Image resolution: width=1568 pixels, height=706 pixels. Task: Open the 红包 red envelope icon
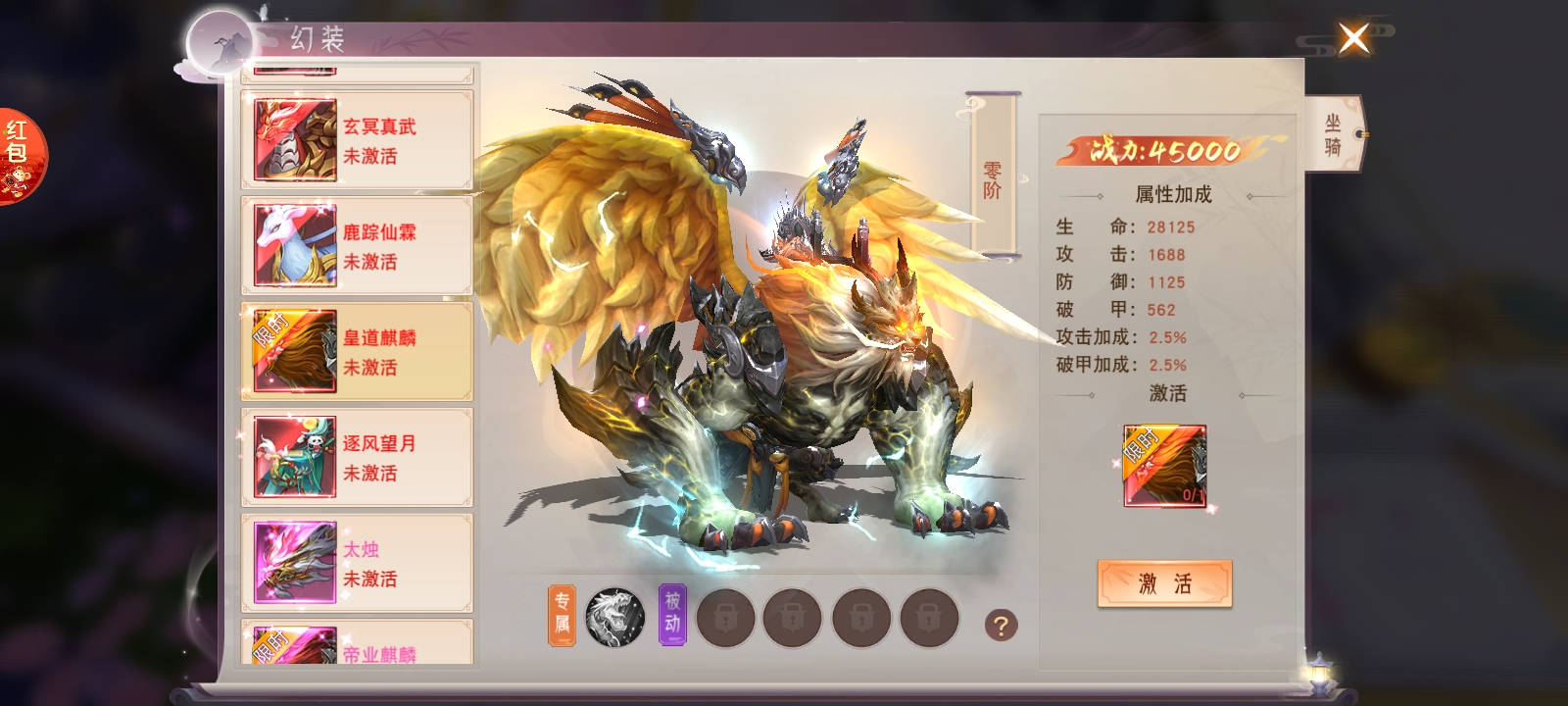tap(19, 155)
